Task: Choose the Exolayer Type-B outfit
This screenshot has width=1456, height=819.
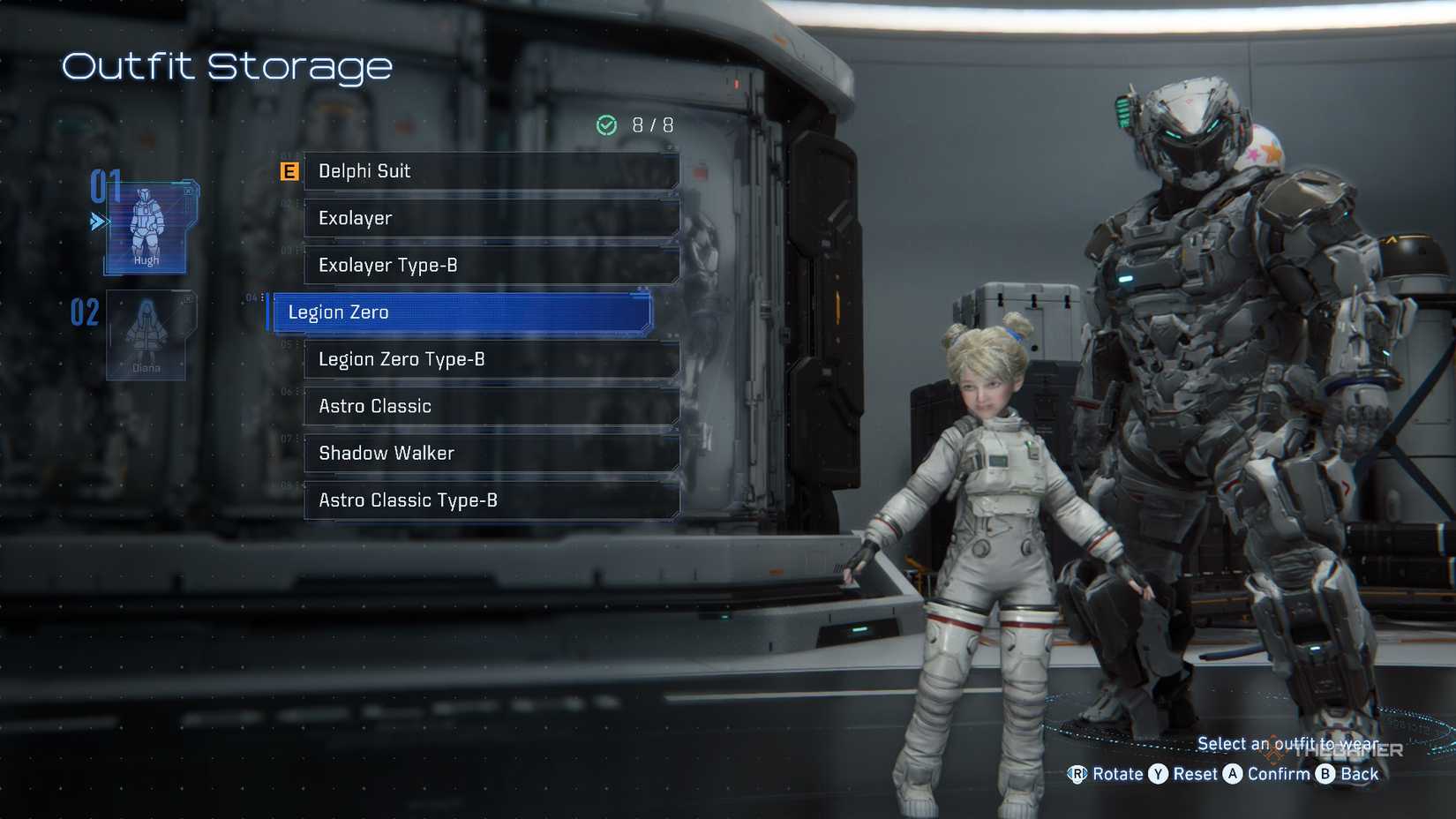Action: (491, 265)
